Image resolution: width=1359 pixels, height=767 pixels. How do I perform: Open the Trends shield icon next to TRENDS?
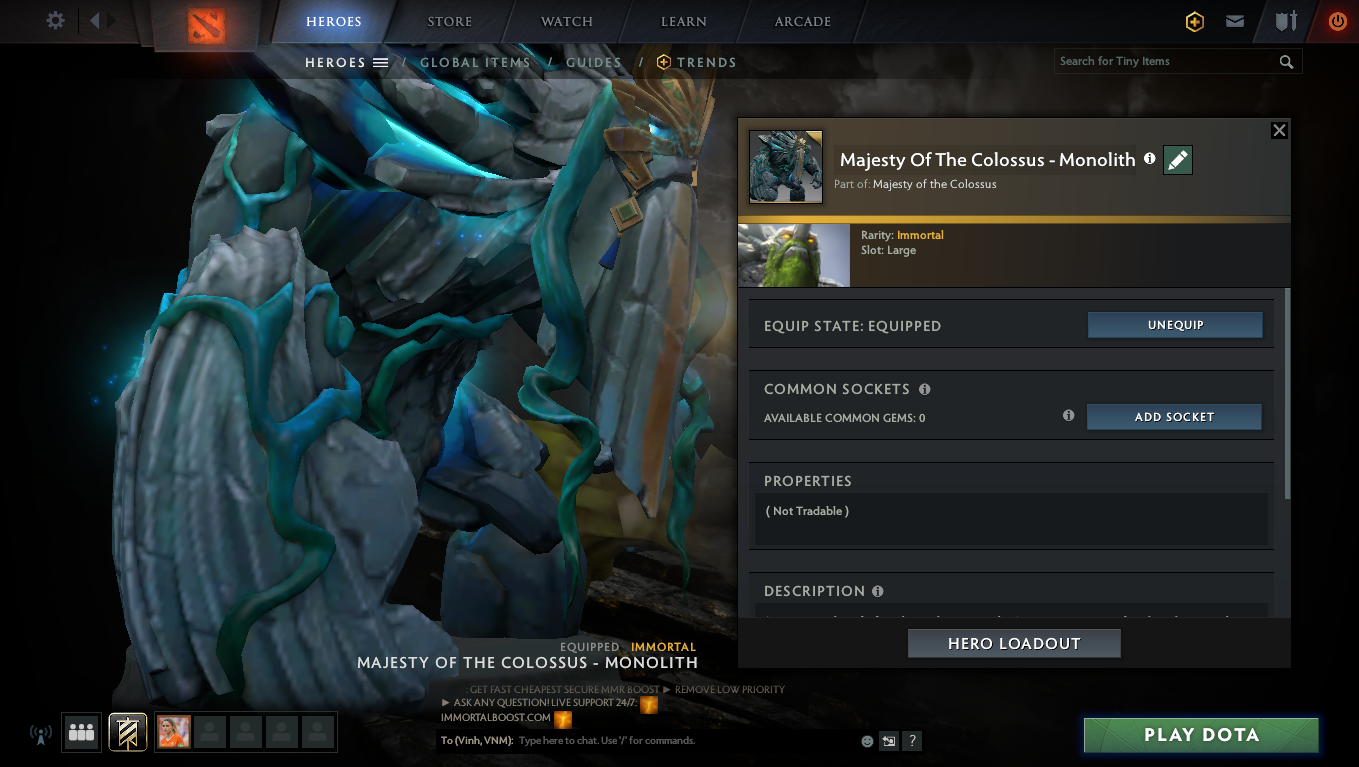coord(663,62)
